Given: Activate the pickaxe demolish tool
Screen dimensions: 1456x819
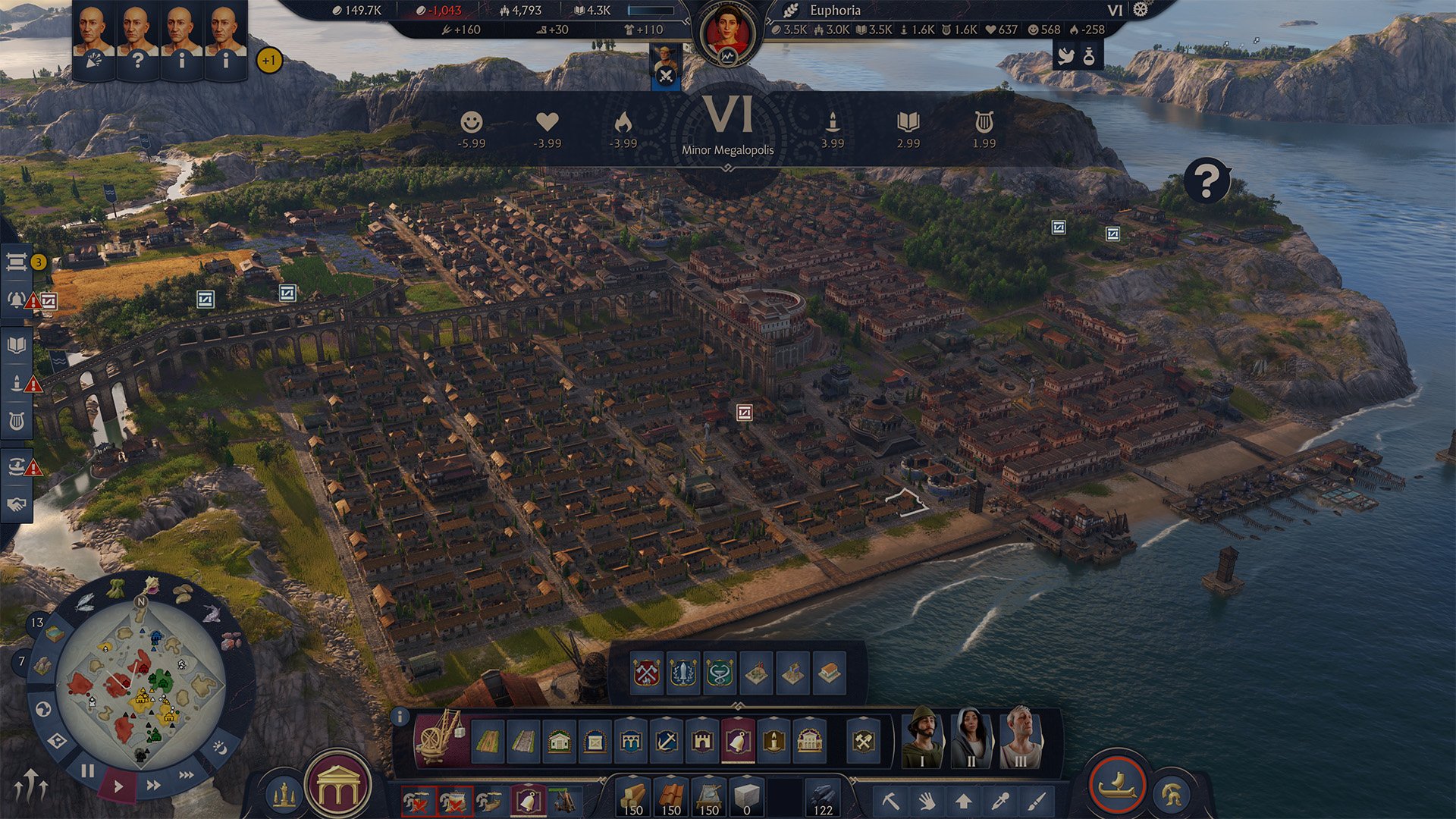Looking at the screenshot, I should coord(890,800).
